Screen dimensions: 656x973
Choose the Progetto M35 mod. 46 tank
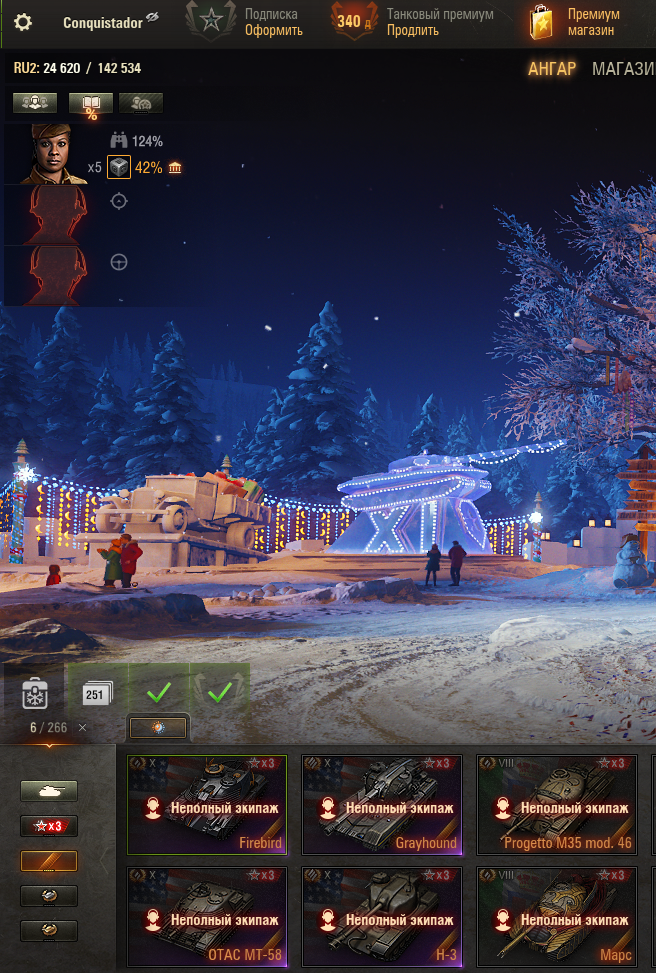[x=555, y=804]
